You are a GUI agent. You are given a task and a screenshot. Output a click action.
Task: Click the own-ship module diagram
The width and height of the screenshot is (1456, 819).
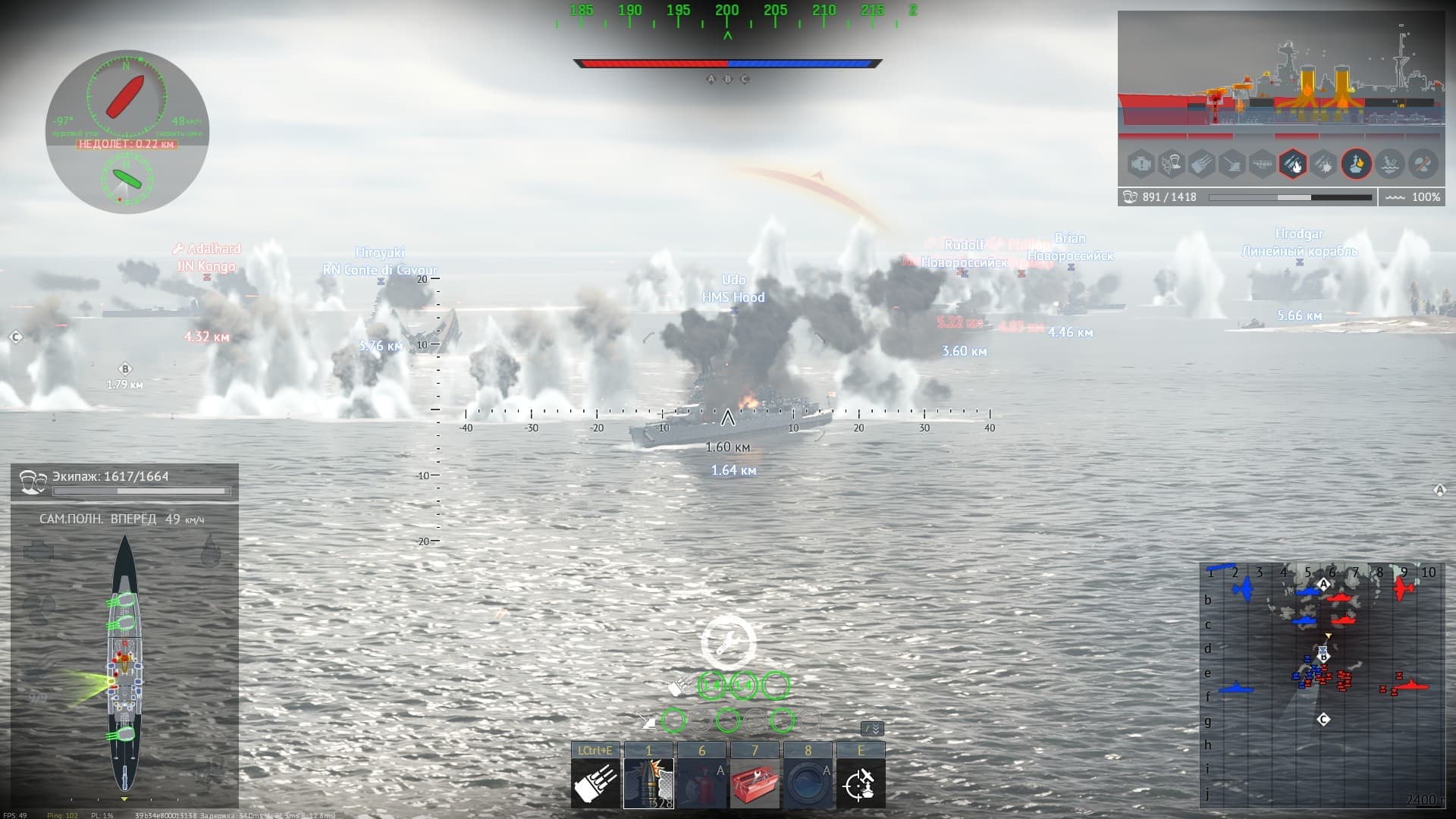(125, 660)
